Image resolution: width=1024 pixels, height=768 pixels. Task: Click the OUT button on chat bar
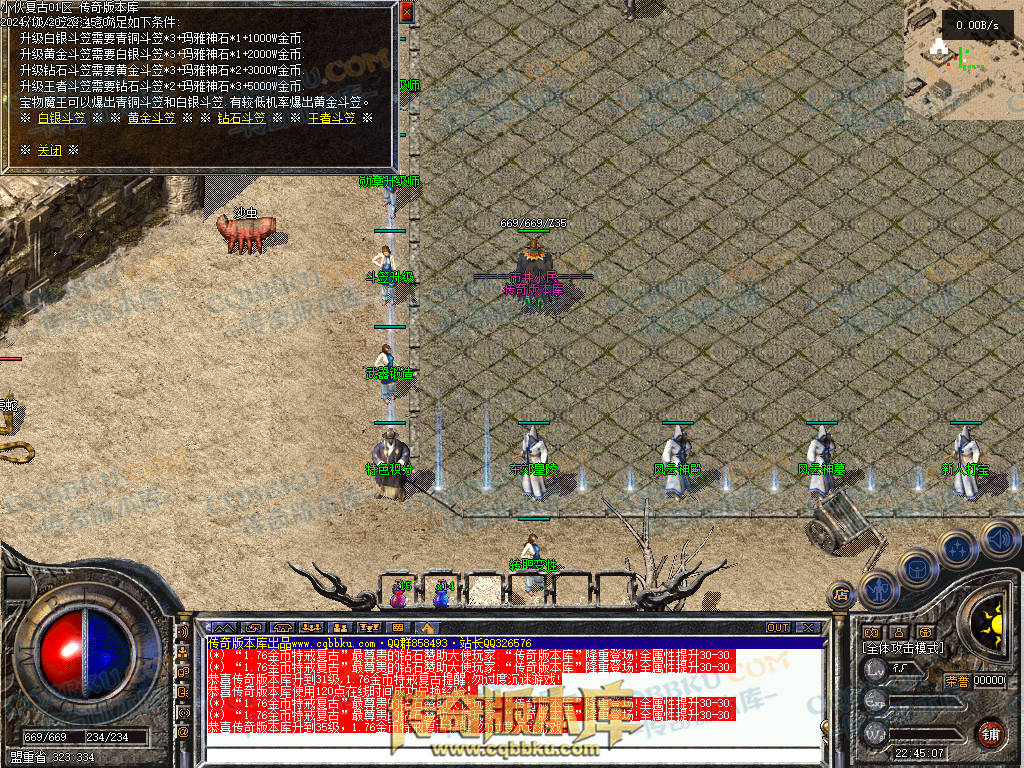tap(778, 628)
